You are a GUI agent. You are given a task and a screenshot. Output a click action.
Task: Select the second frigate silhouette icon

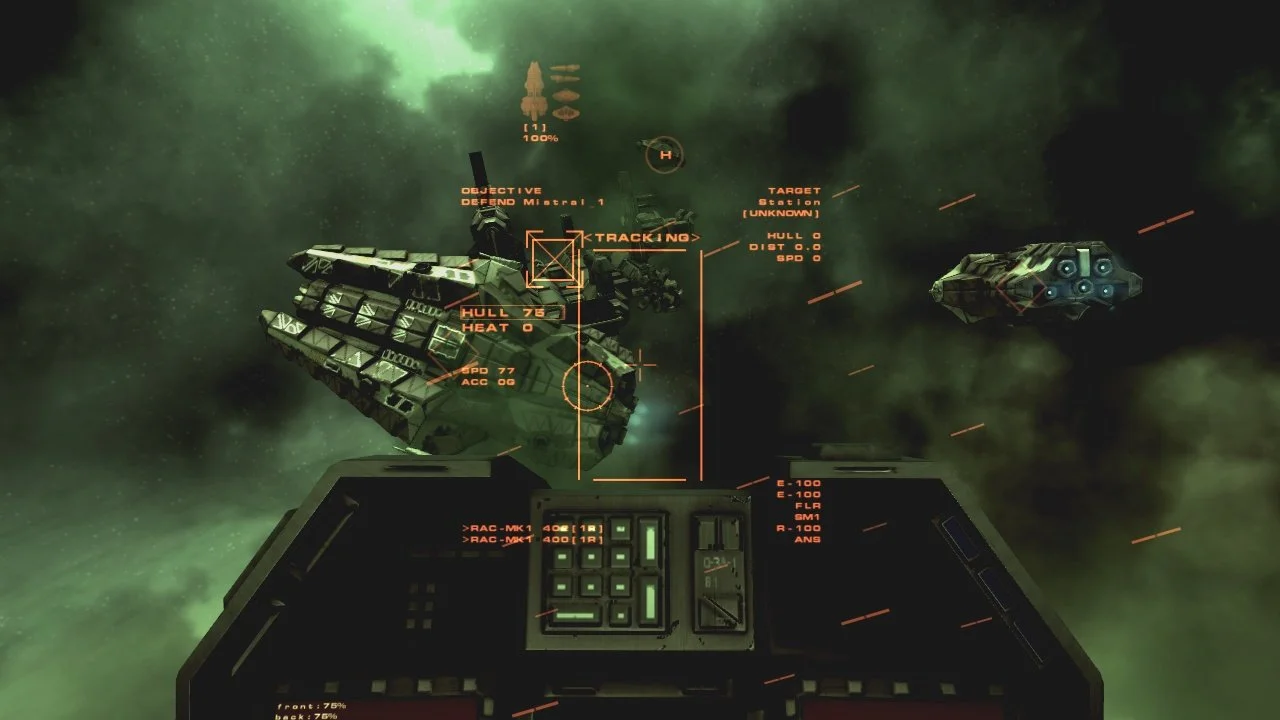pyautogui.click(x=565, y=78)
